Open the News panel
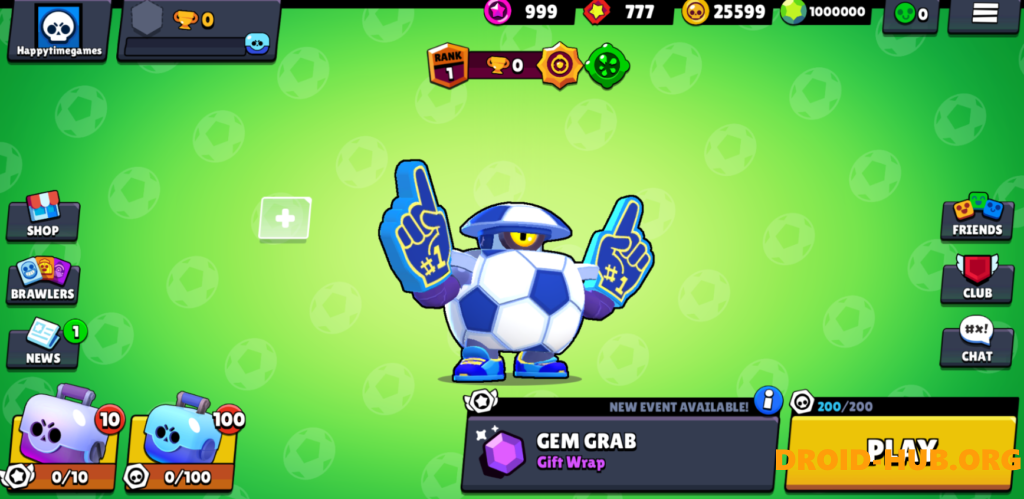The image size is (1024, 499). tap(43, 344)
